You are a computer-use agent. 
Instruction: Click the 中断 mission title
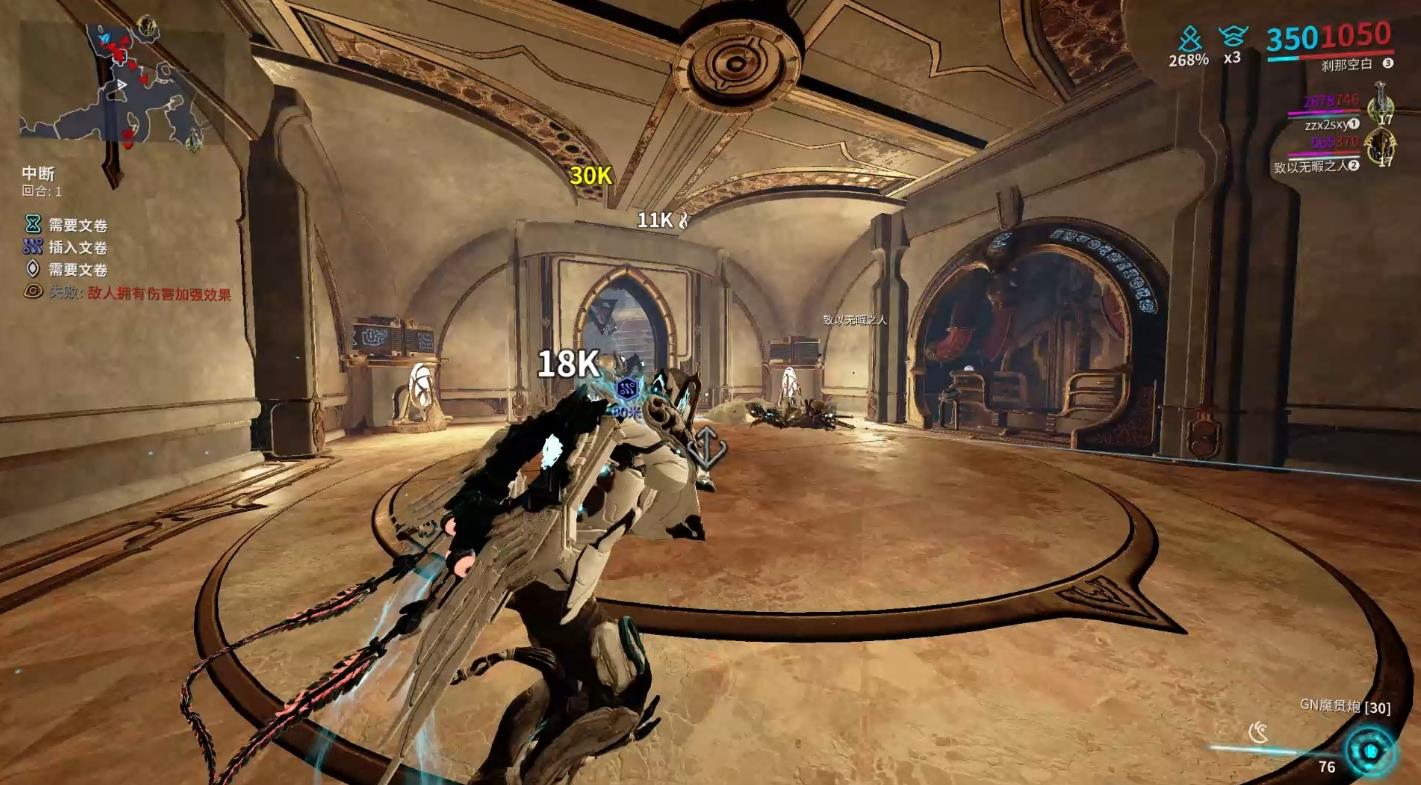(38, 173)
